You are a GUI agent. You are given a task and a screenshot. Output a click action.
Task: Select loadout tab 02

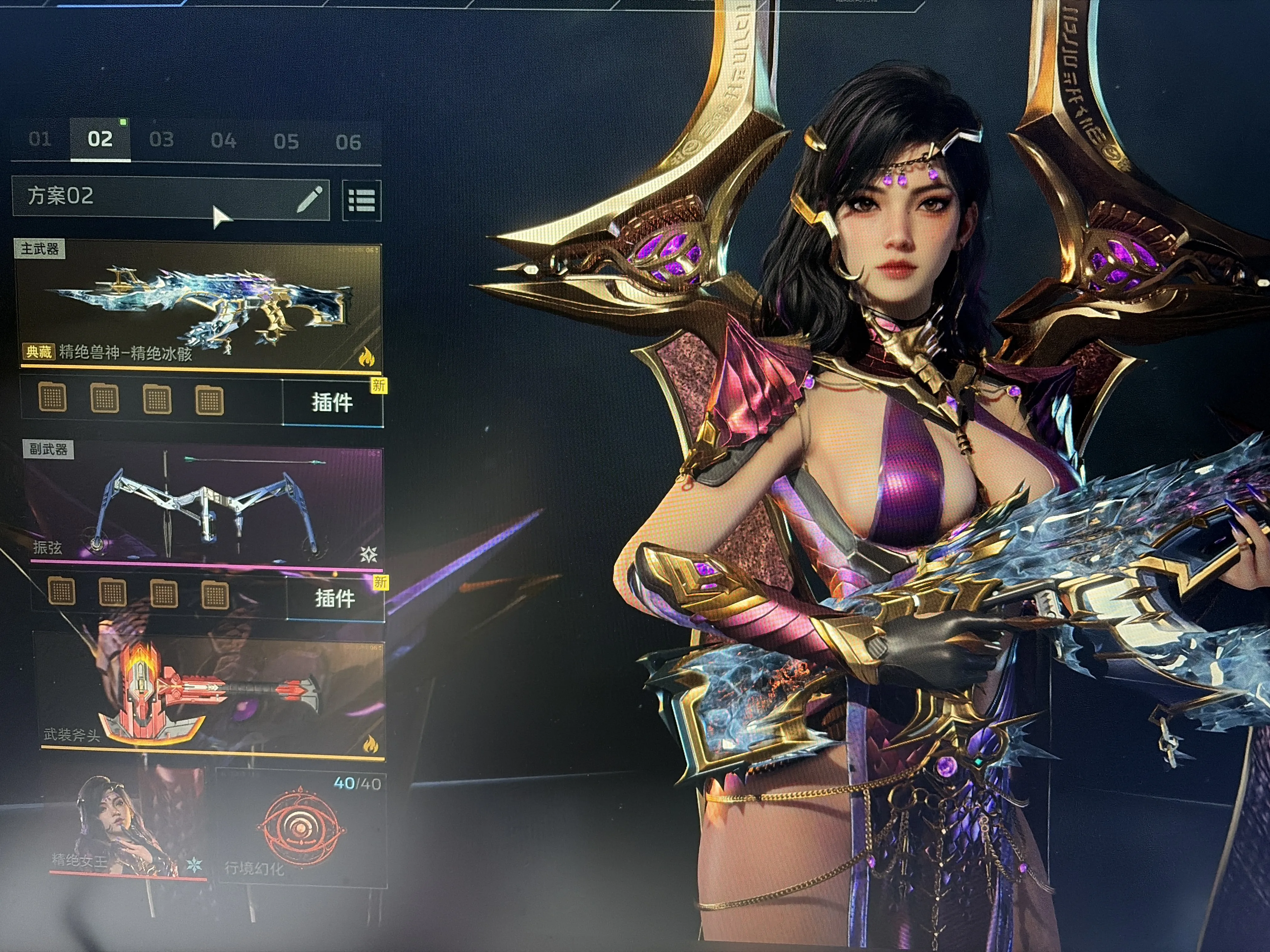click(100, 139)
